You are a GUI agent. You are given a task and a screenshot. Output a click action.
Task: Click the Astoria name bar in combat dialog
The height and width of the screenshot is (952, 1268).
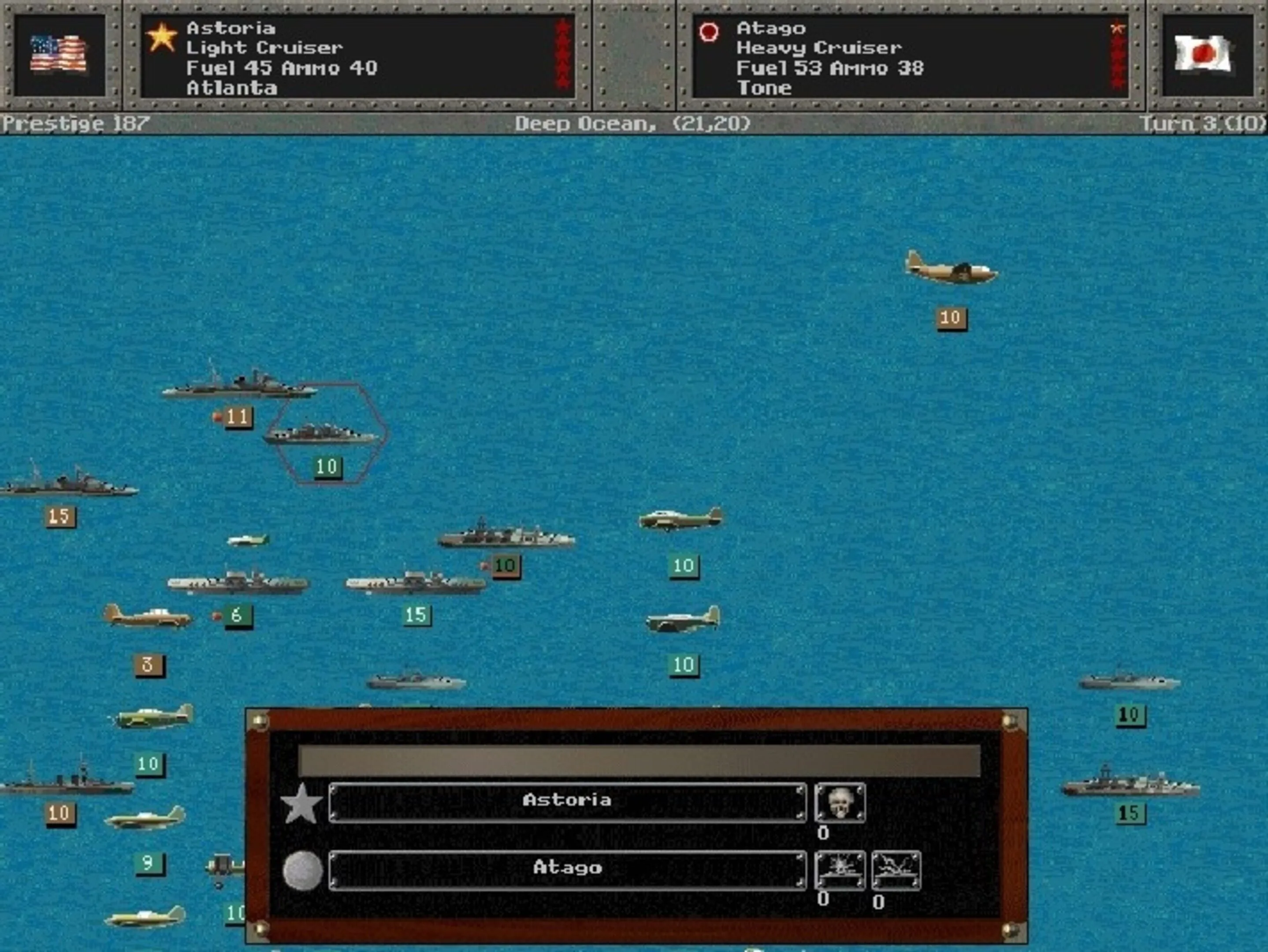coord(566,801)
